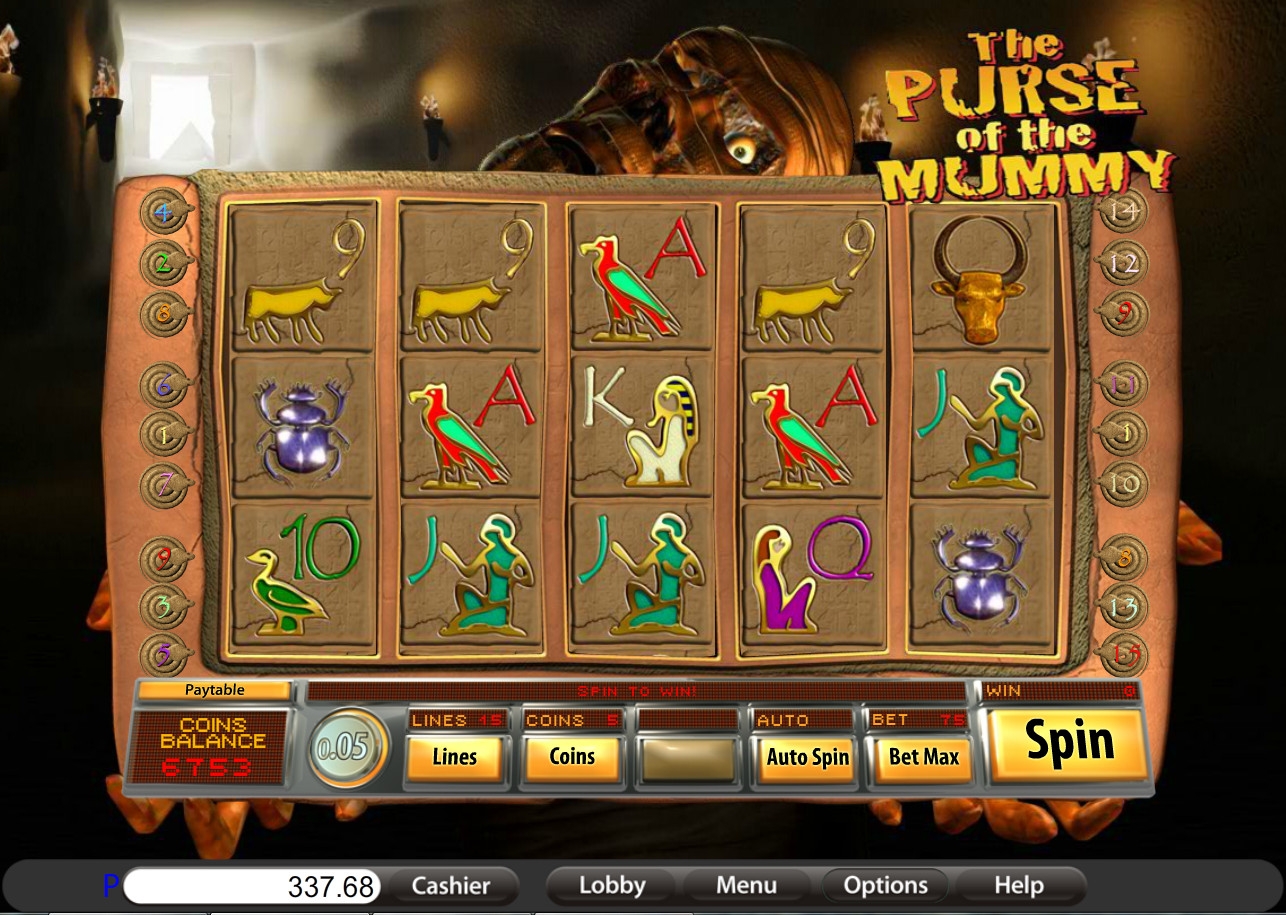
Task: Select payline marker number 4
Action: 163,212
